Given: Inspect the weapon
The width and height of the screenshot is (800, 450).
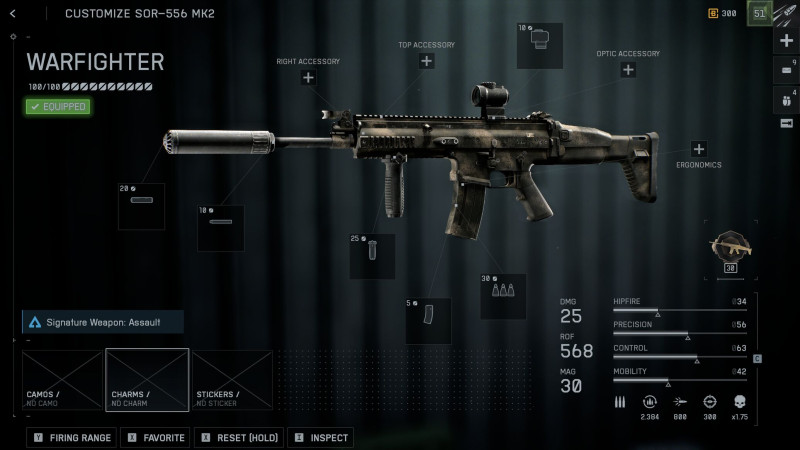Looking at the screenshot, I should (x=321, y=438).
